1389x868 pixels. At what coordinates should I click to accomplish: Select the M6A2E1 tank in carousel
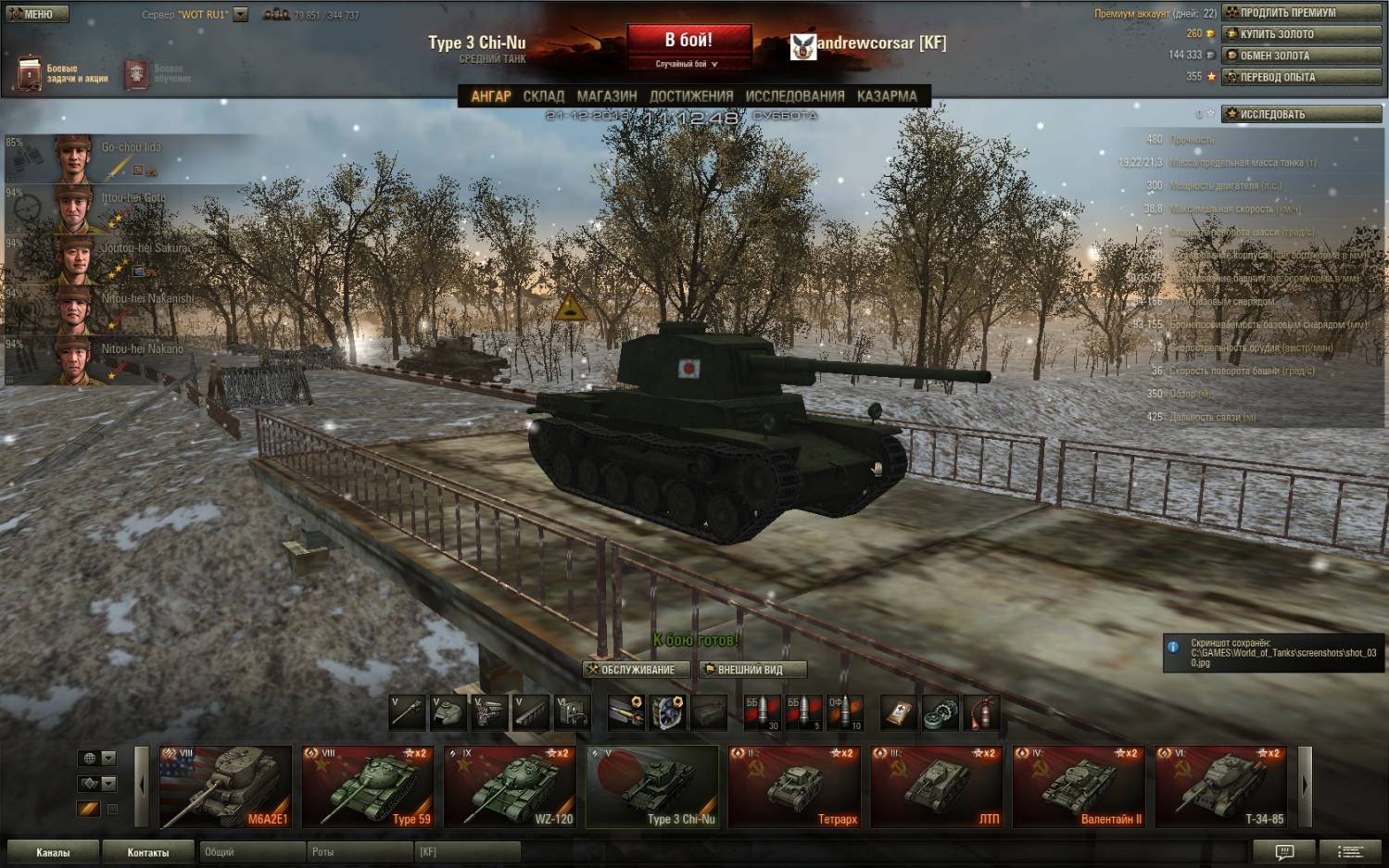tap(225, 786)
